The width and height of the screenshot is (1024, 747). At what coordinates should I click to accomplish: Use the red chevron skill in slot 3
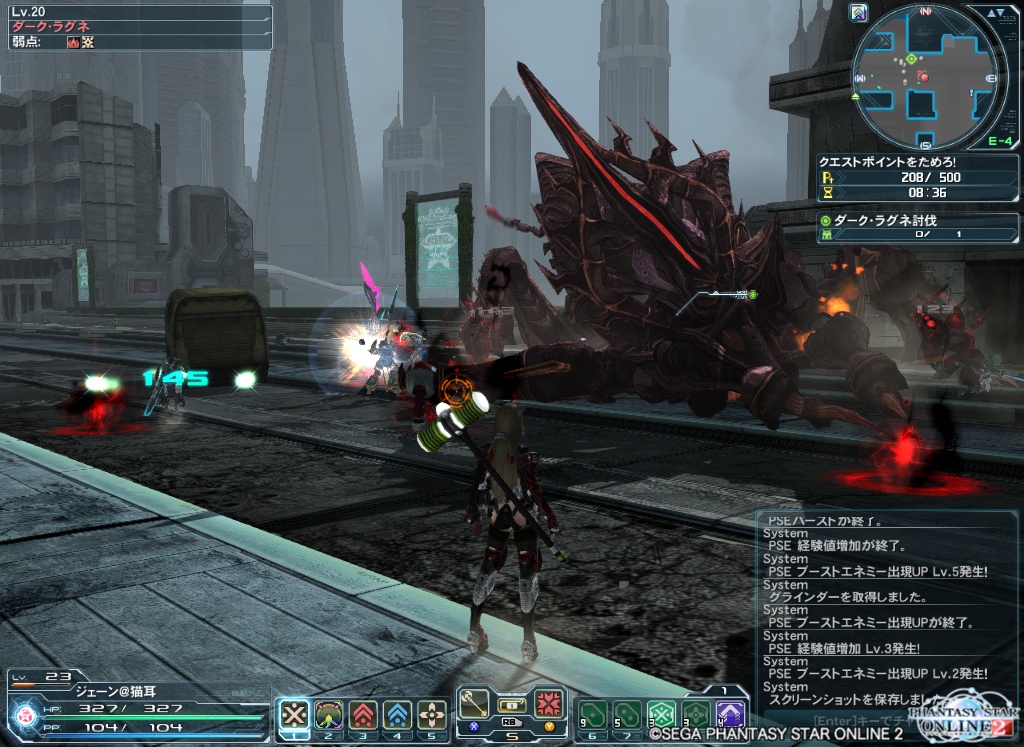pyautogui.click(x=363, y=714)
